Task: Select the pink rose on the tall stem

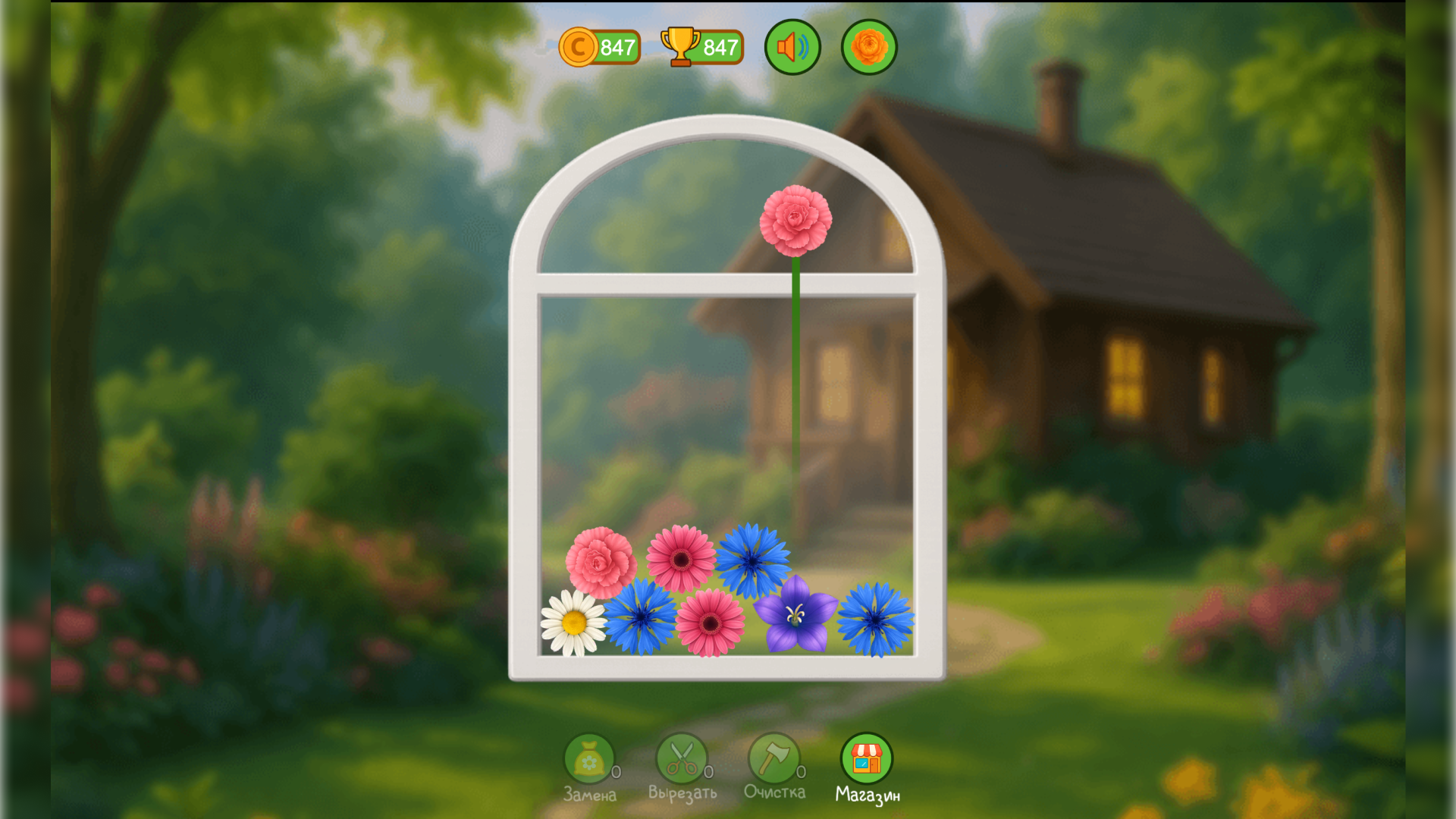Action: tap(795, 220)
